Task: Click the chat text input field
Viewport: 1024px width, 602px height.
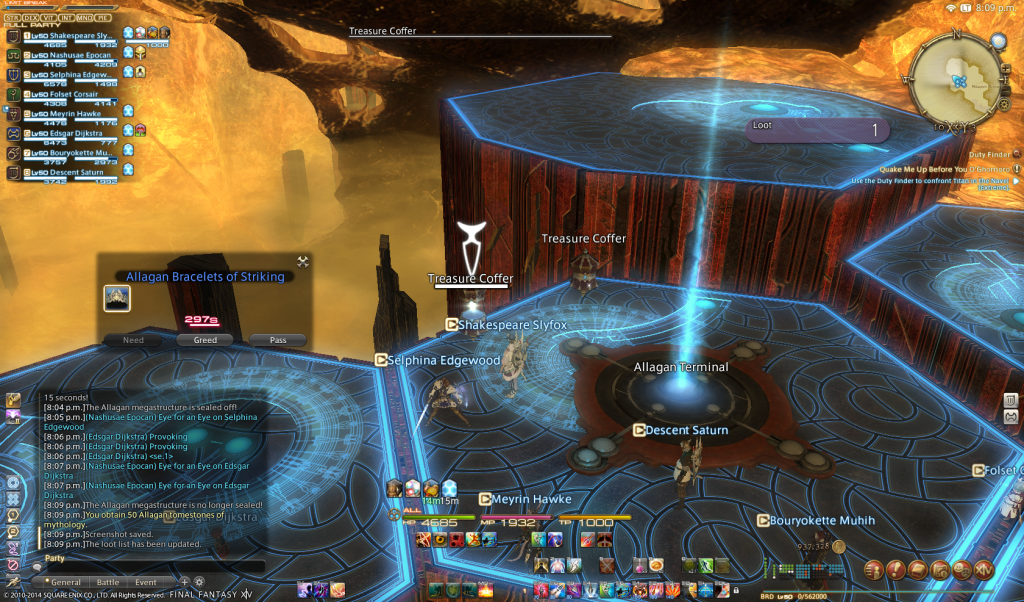Action: pyautogui.click(x=150, y=567)
